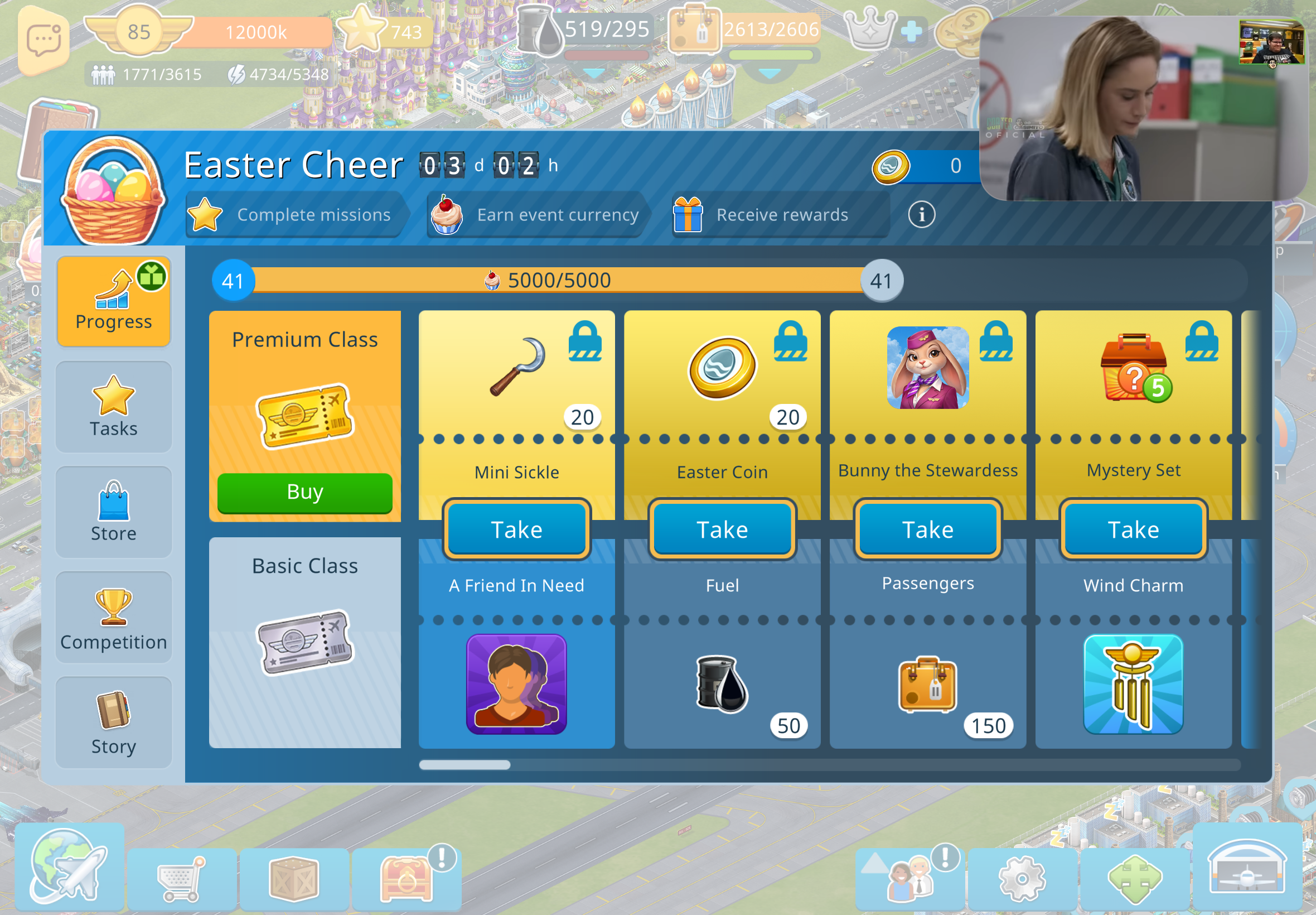Open the event Store tab

tap(113, 512)
